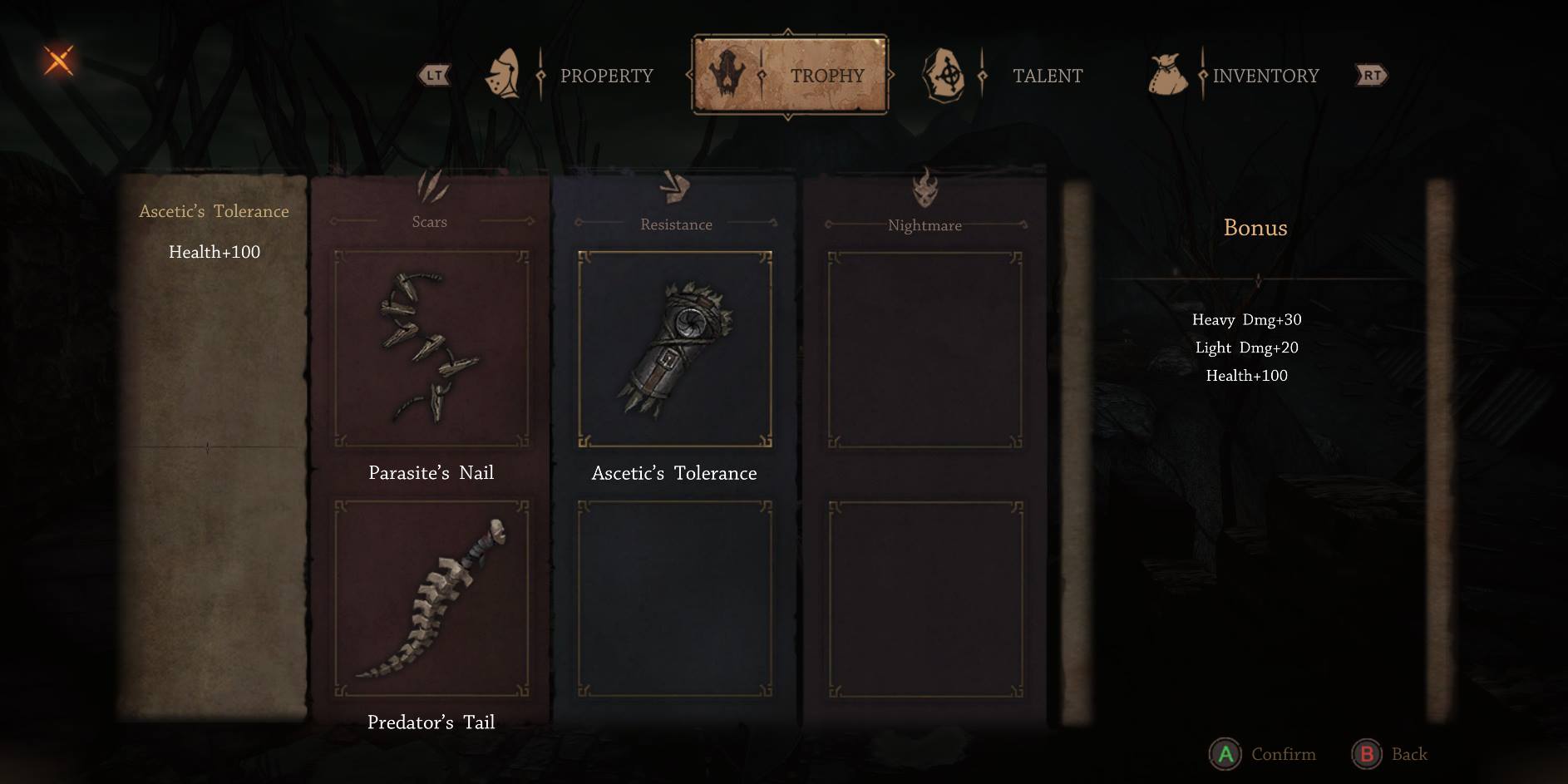This screenshot has width=1568, height=784.
Task: Close the menu with the orange X
Action: click(58, 61)
